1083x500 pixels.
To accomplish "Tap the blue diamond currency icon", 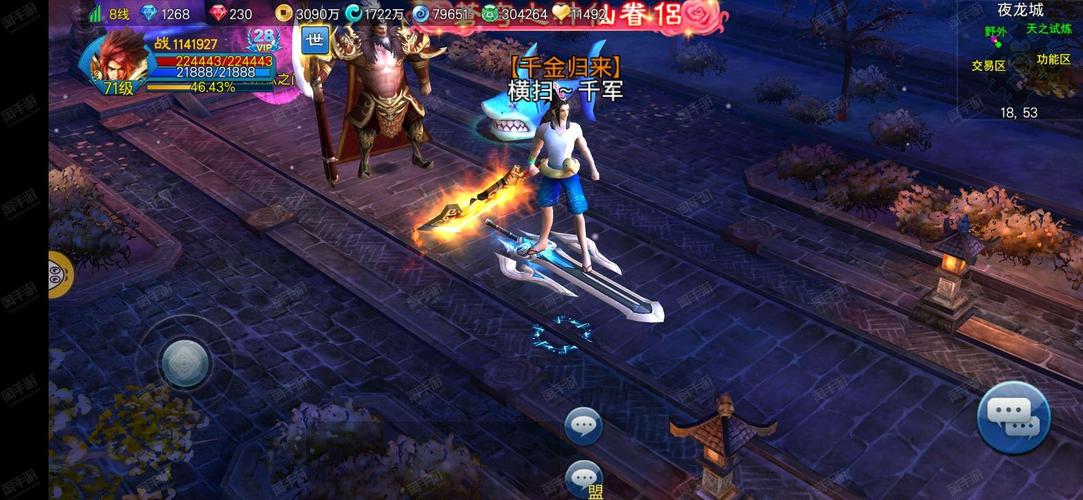I will [x=150, y=14].
